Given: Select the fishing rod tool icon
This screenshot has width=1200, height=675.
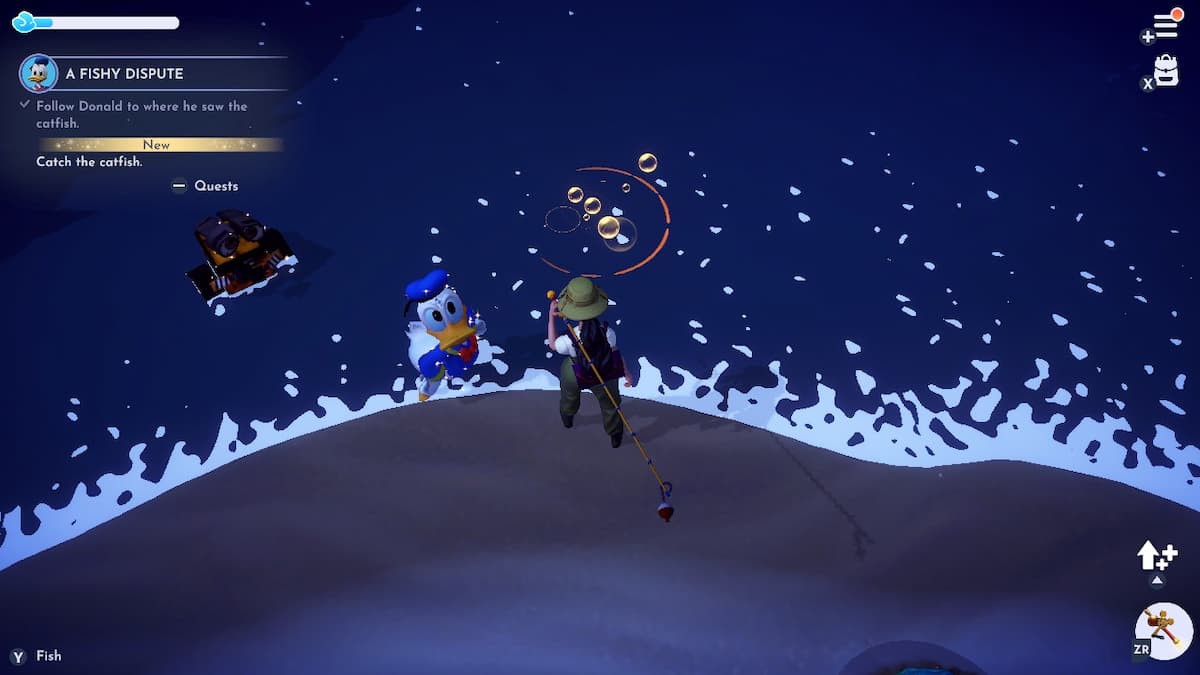Looking at the screenshot, I should coord(1163,630).
